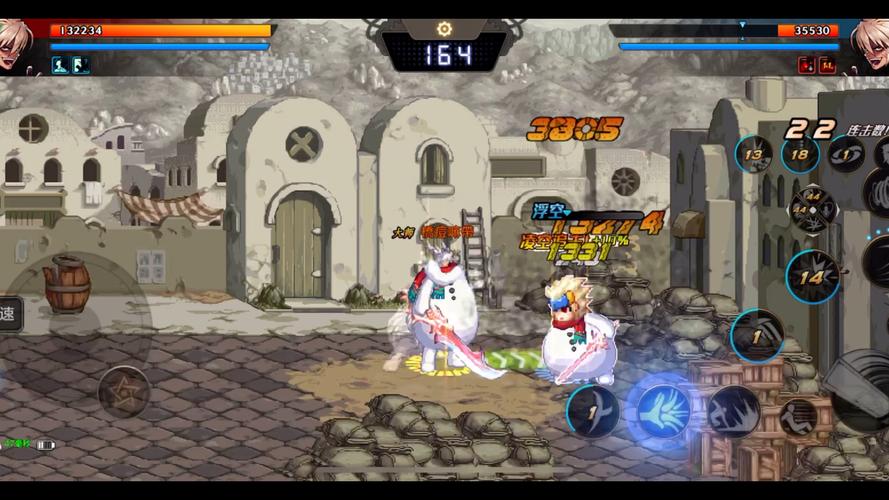The width and height of the screenshot is (889, 500).
Task: Tap the star joystick knob
Action: [124, 390]
